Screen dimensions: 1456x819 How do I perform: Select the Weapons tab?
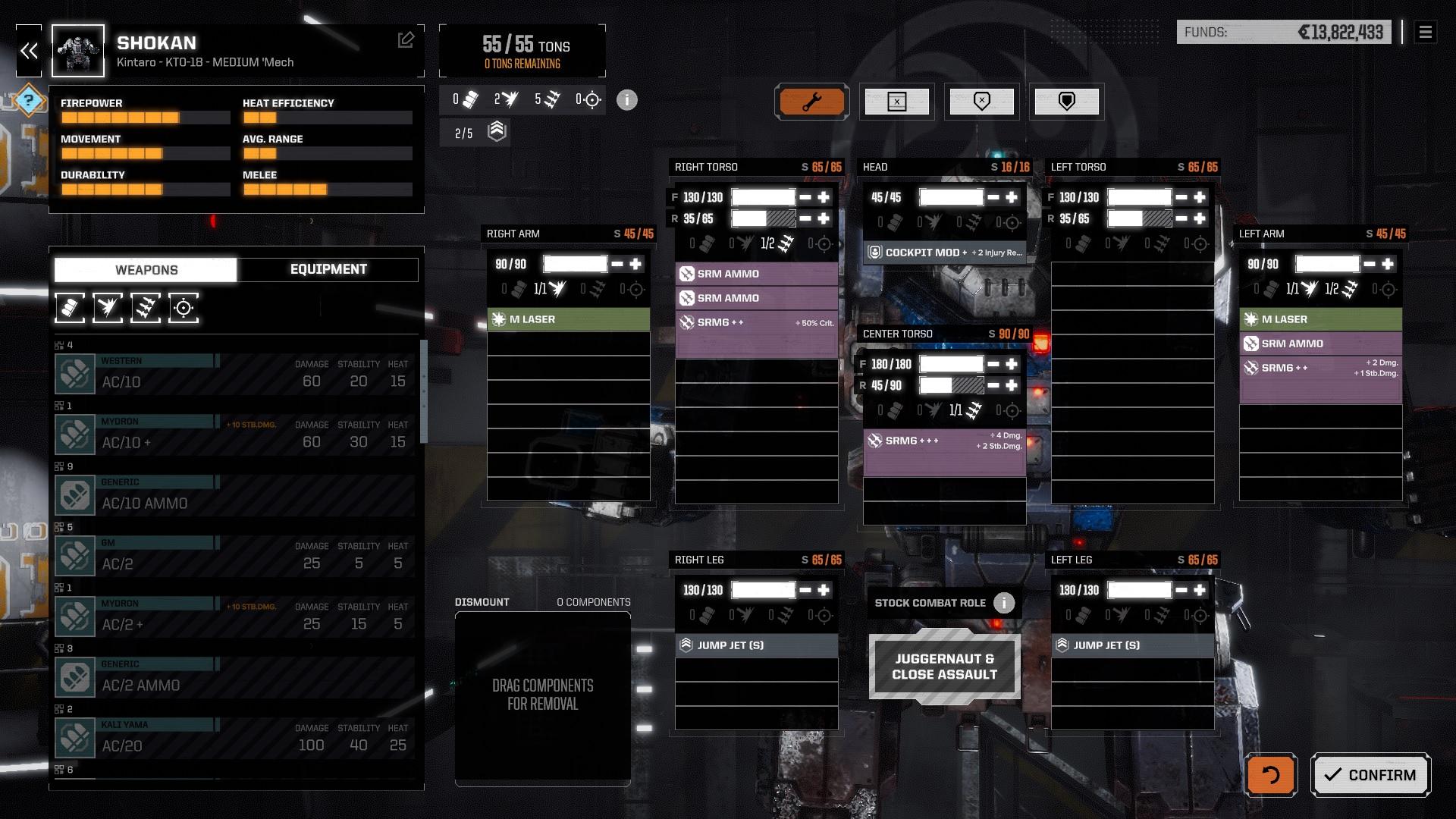click(x=146, y=270)
